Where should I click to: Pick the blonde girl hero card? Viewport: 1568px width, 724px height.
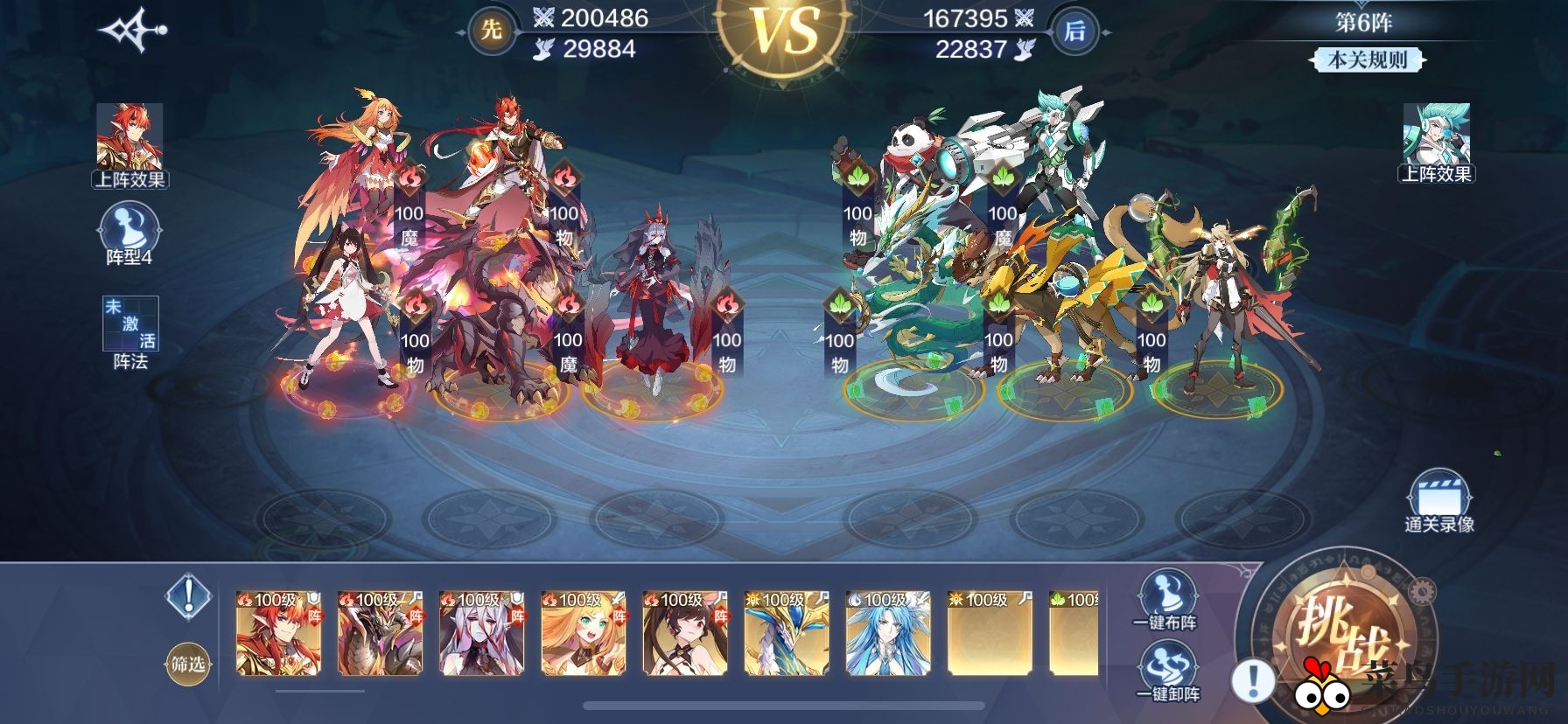pos(583,633)
